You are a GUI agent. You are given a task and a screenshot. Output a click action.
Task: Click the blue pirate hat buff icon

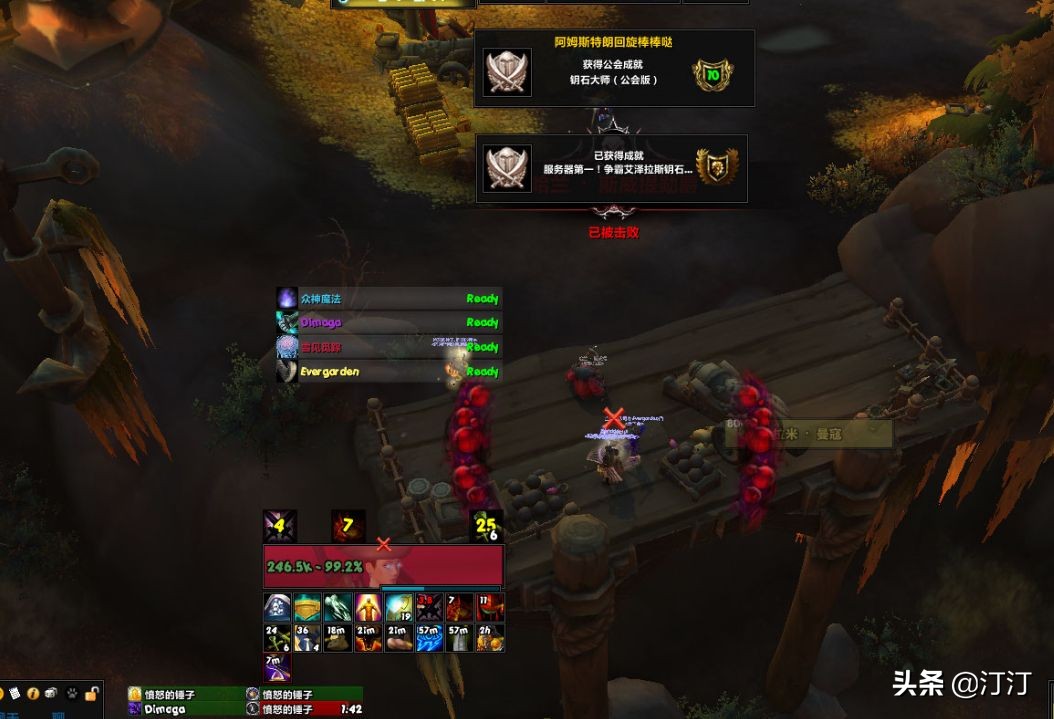point(277,608)
